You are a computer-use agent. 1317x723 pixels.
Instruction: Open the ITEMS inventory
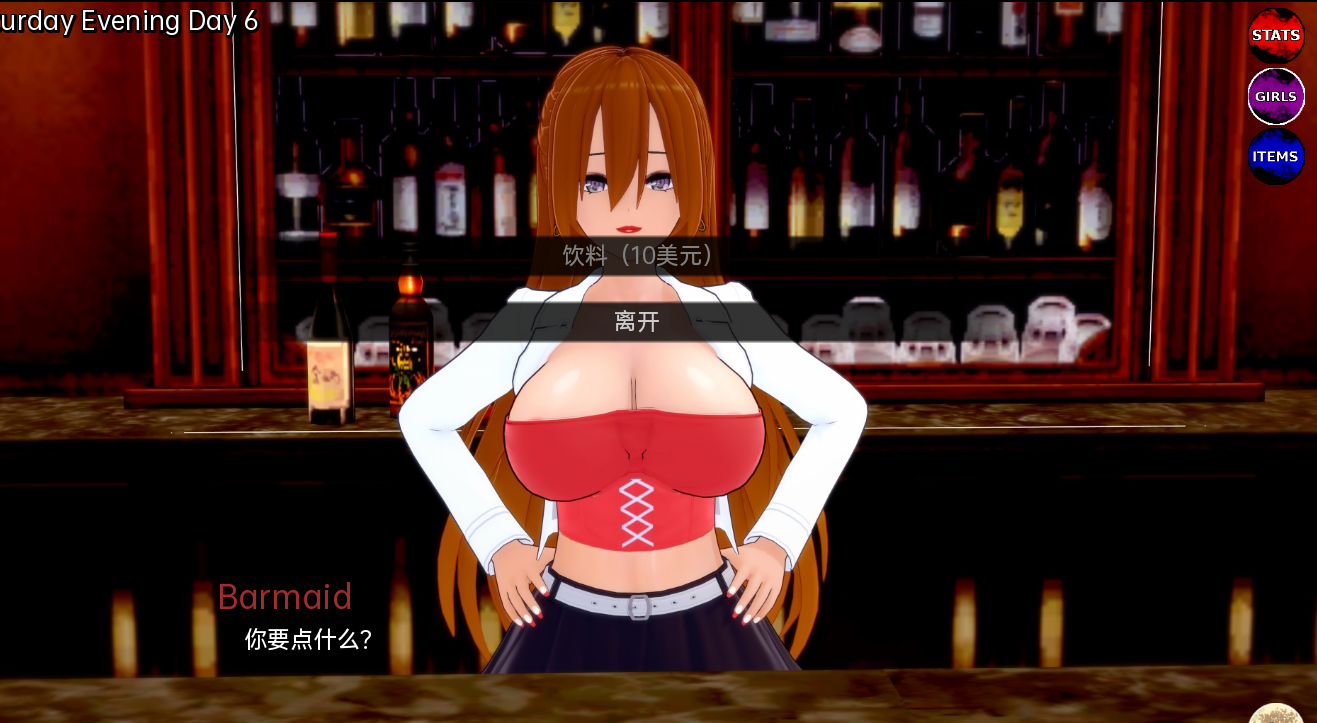tap(1276, 157)
